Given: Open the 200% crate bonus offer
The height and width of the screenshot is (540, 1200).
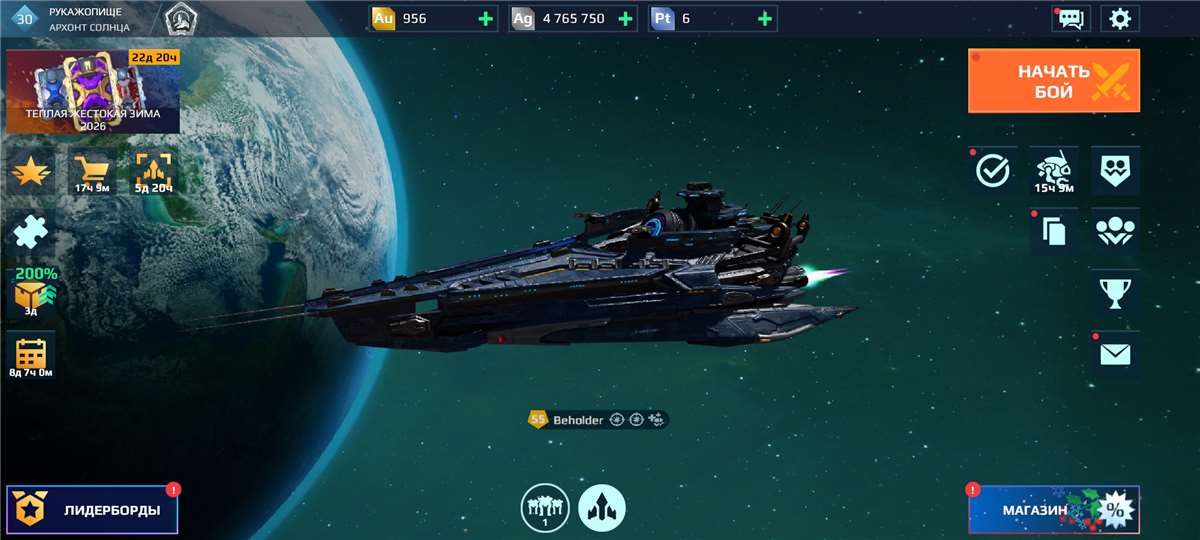Looking at the screenshot, I should coord(32,293).
